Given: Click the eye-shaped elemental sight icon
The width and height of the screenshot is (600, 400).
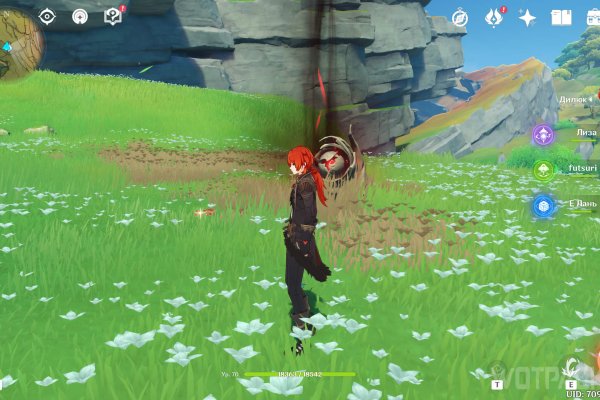Looking at the screenshot, I should 47,16.
